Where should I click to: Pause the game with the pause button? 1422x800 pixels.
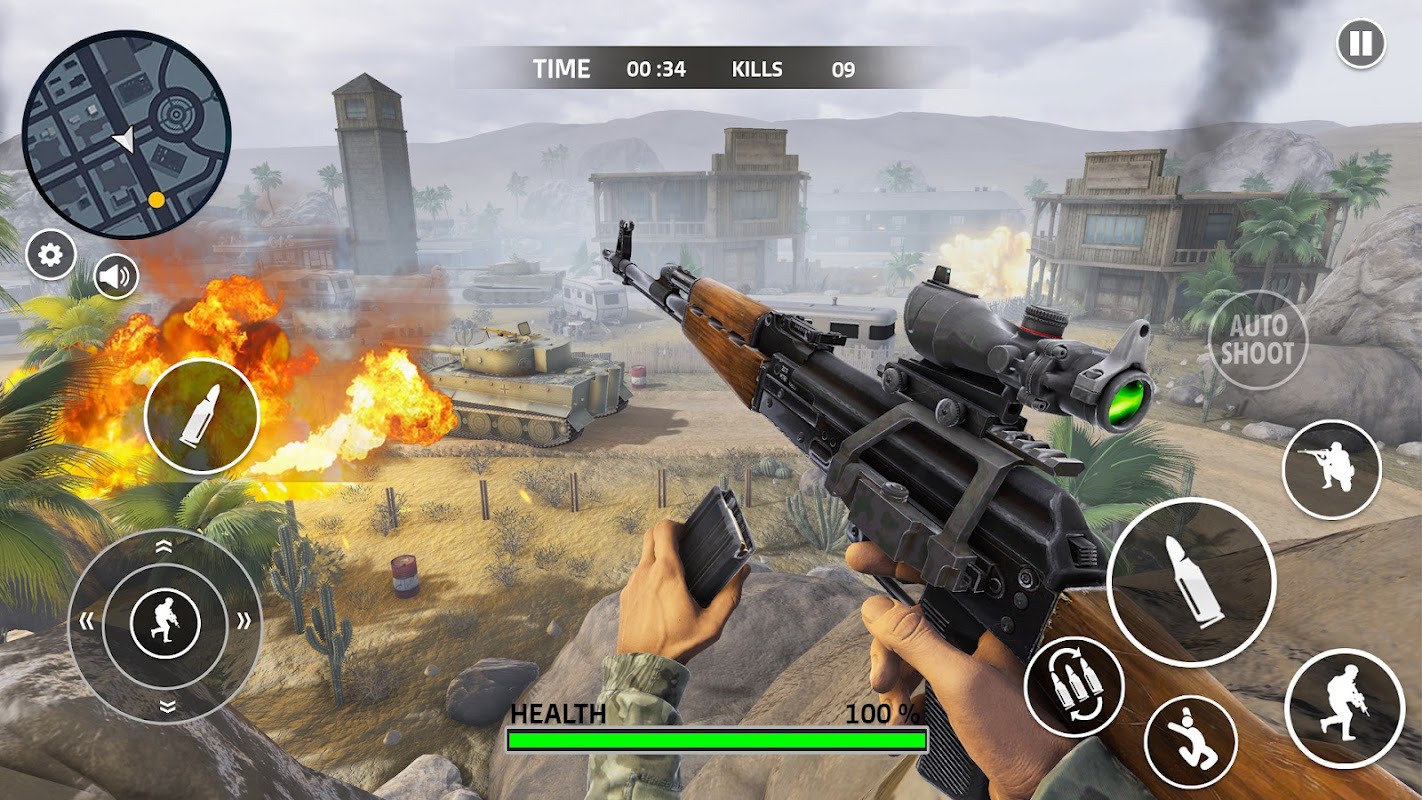point(1361,44)
